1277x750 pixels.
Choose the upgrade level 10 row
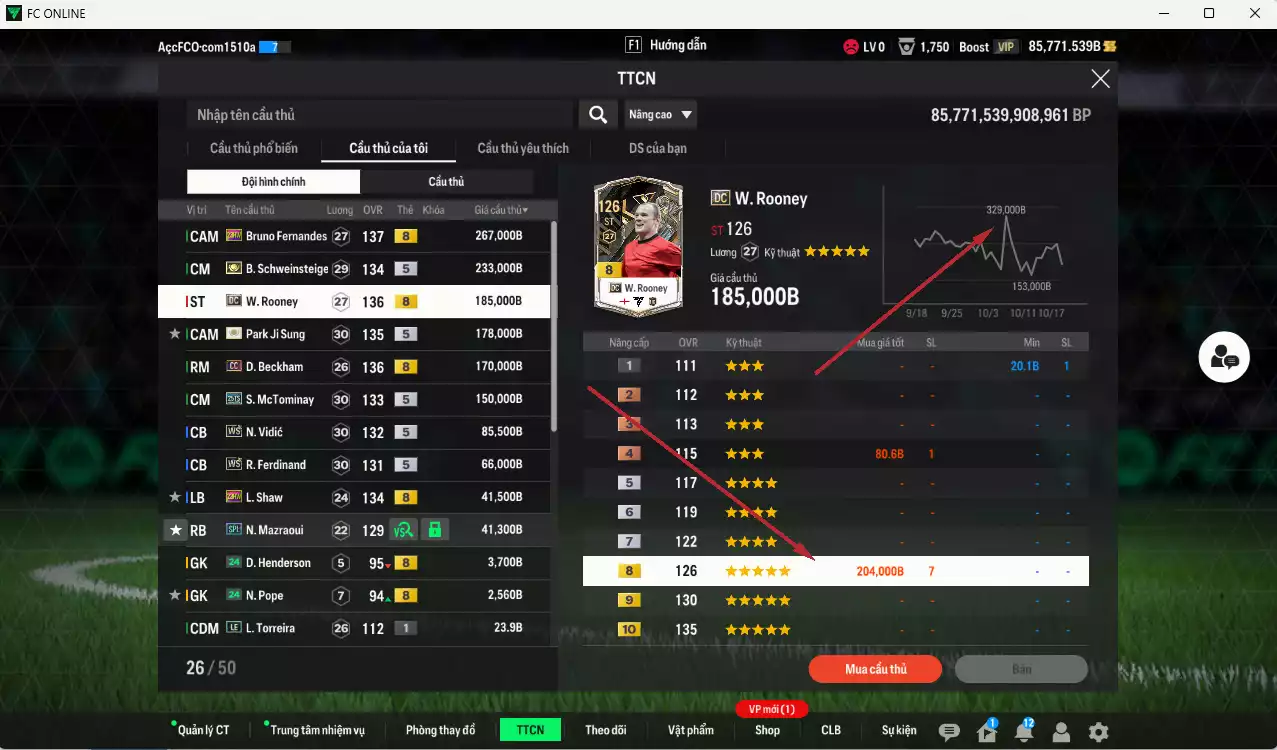point(835,630)
